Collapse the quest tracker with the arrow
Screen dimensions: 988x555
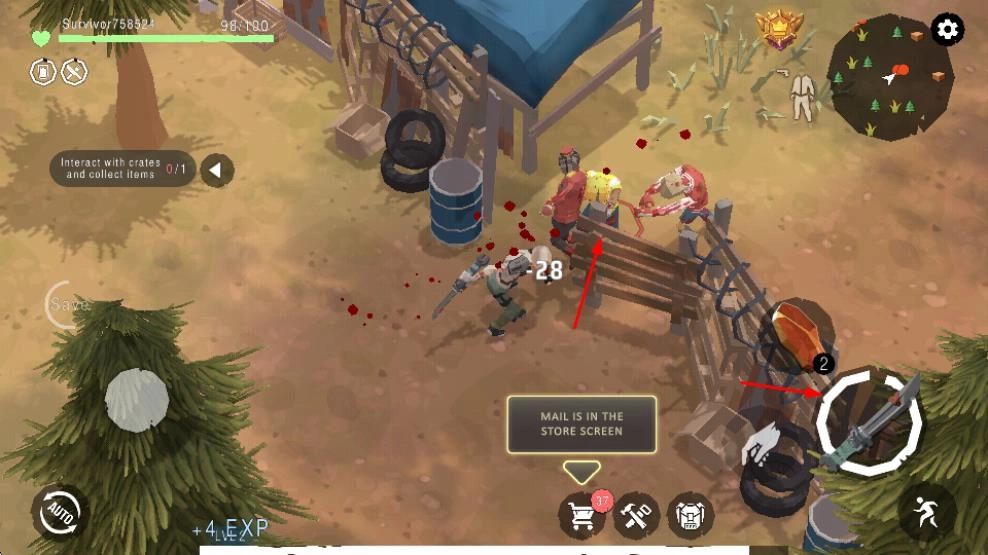coord(216,170)
